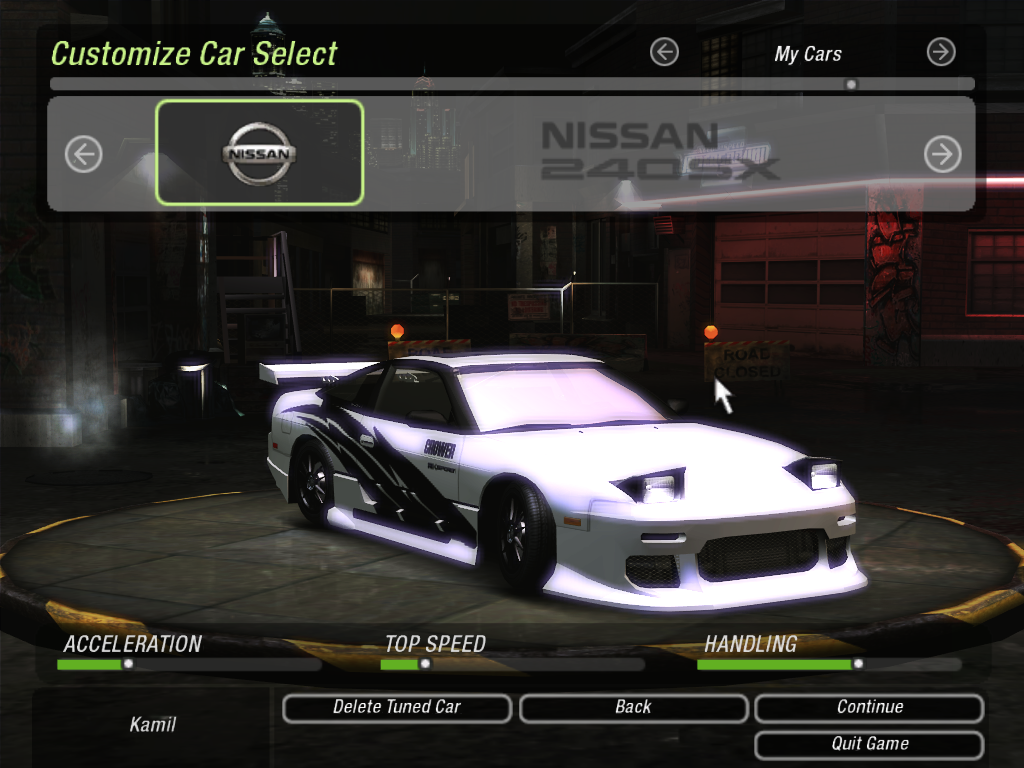Switch to the next car category
The width and height of the screenshot is (1024, 768).
pos(941,52)
